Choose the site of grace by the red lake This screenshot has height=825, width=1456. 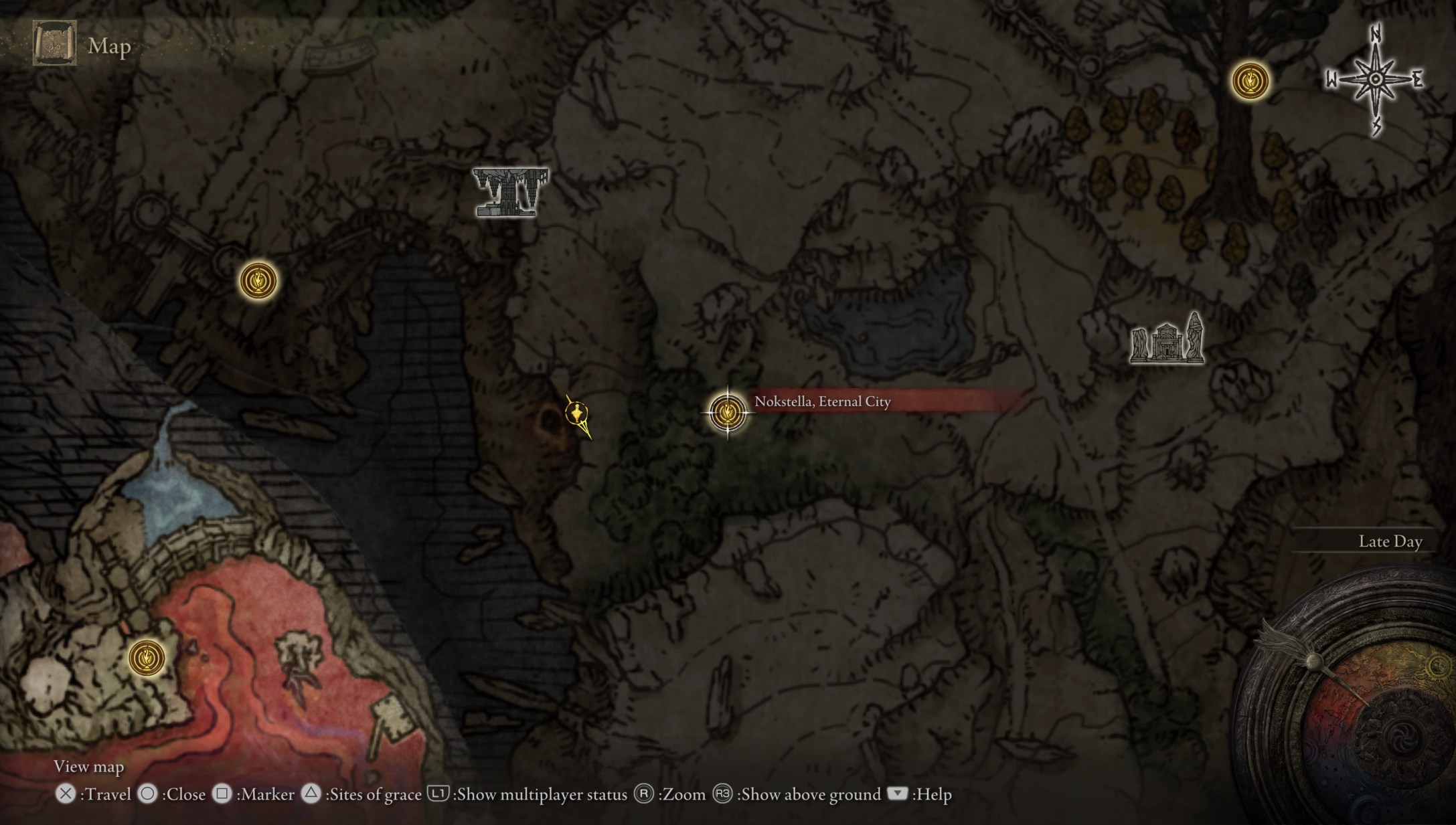coord(147,657)
